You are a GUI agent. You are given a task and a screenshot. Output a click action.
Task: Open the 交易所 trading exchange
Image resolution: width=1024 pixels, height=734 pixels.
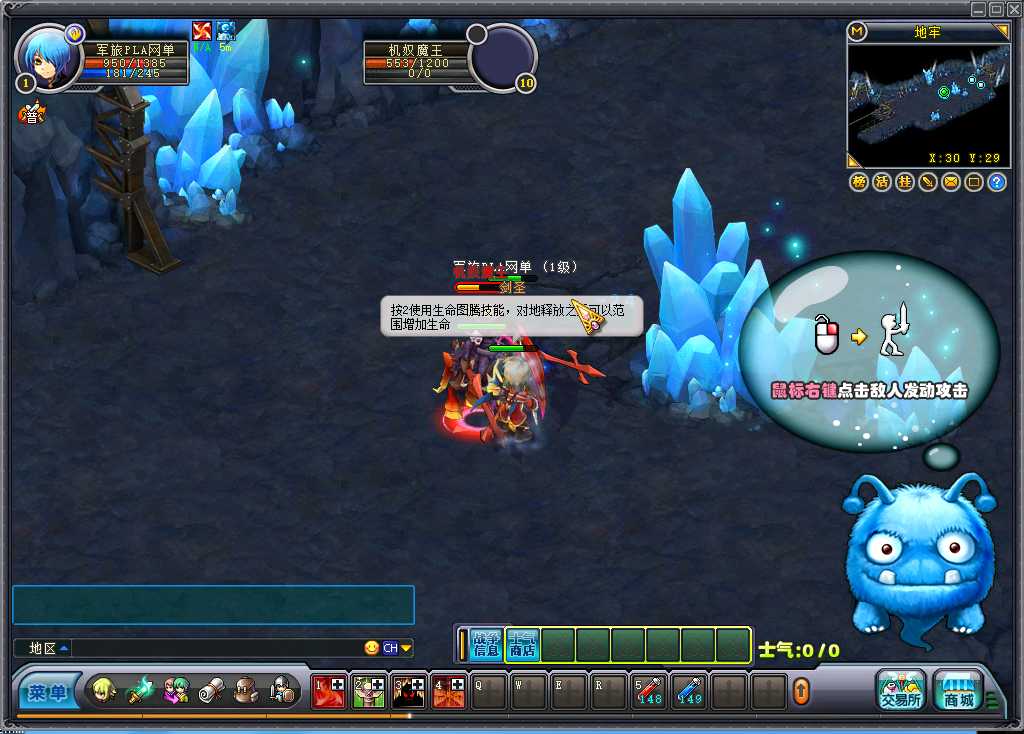tap(900, 689)
